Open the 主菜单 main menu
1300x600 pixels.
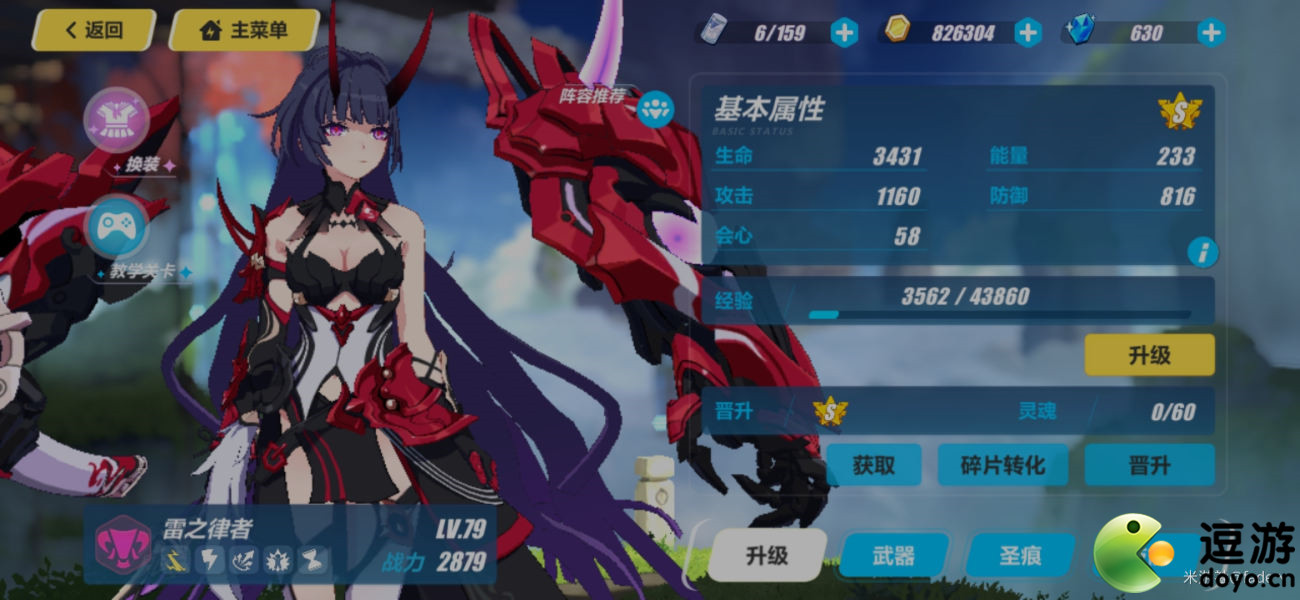click(245, 30)
